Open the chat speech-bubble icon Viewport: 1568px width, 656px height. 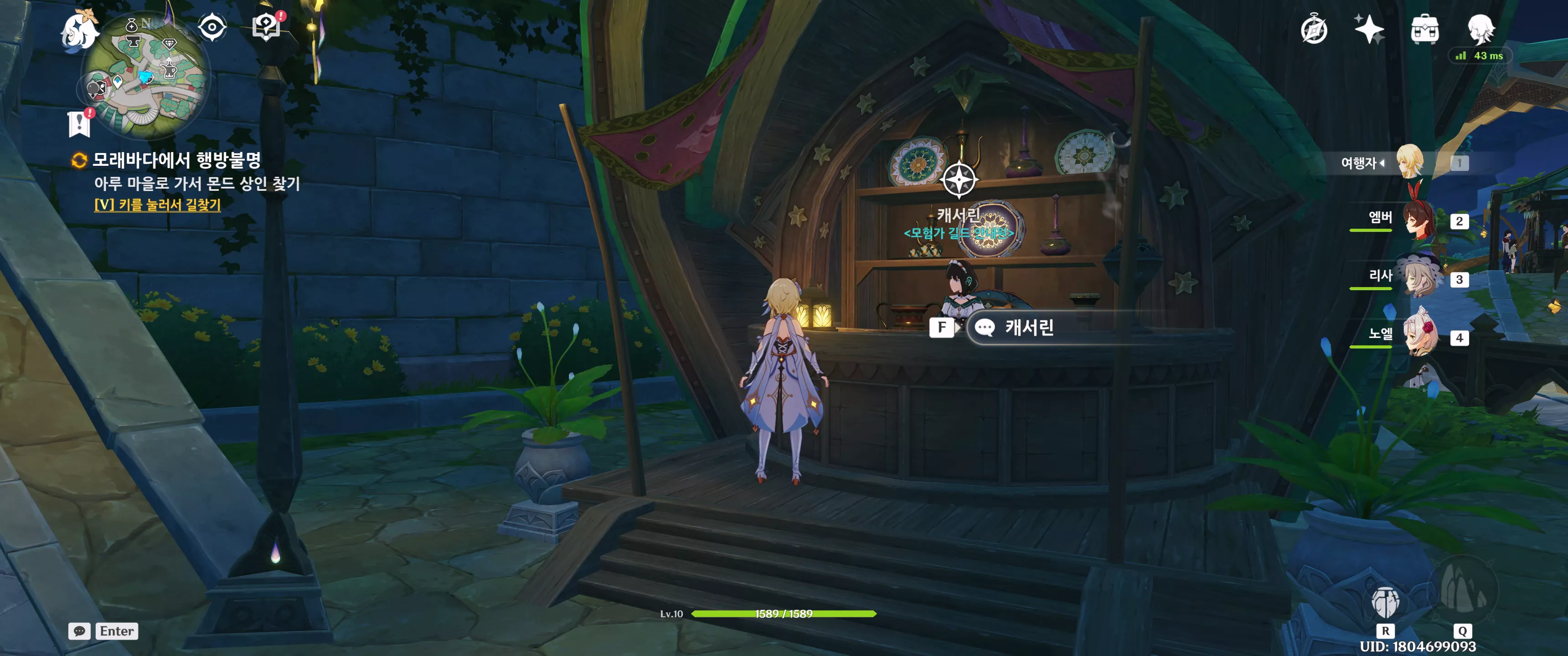[x=80, y=631]
